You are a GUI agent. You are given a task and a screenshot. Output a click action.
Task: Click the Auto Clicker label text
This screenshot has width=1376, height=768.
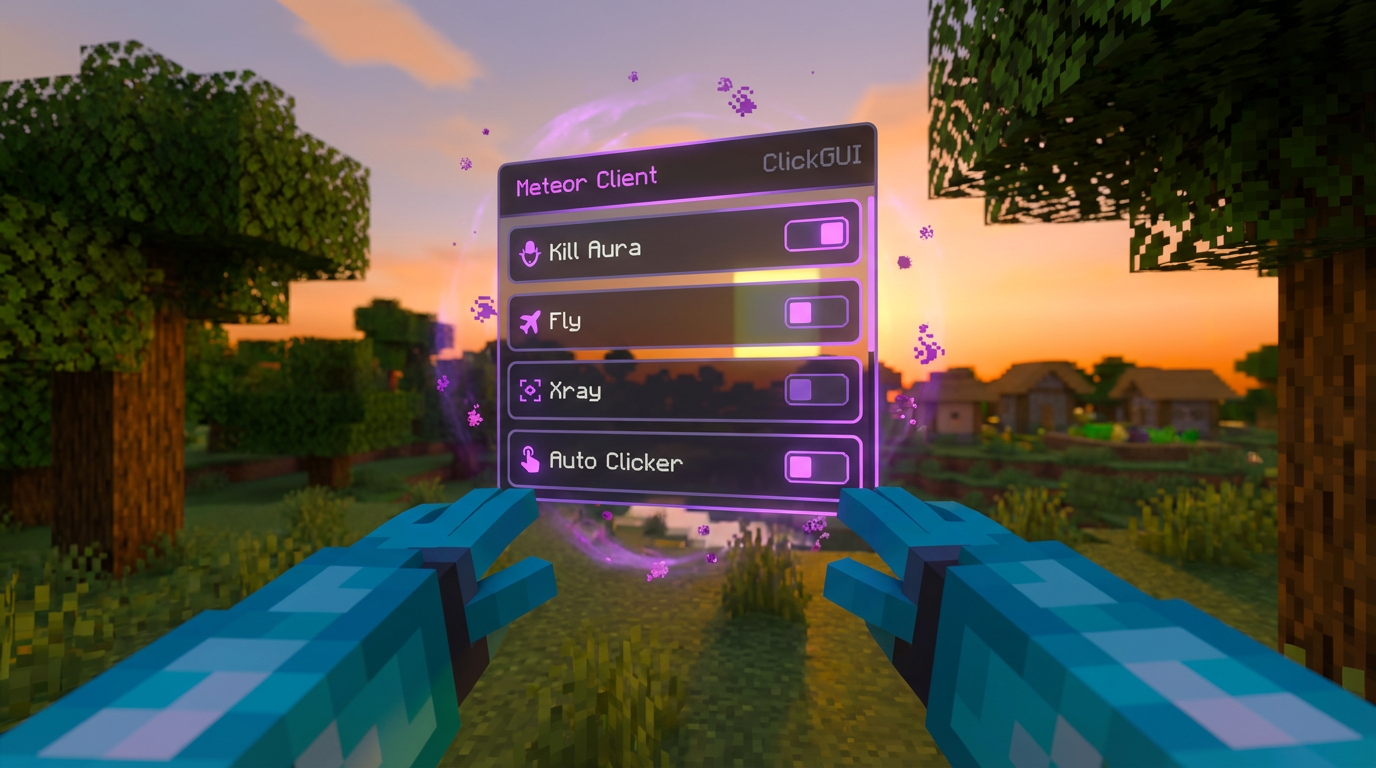[x=617, y=462]
